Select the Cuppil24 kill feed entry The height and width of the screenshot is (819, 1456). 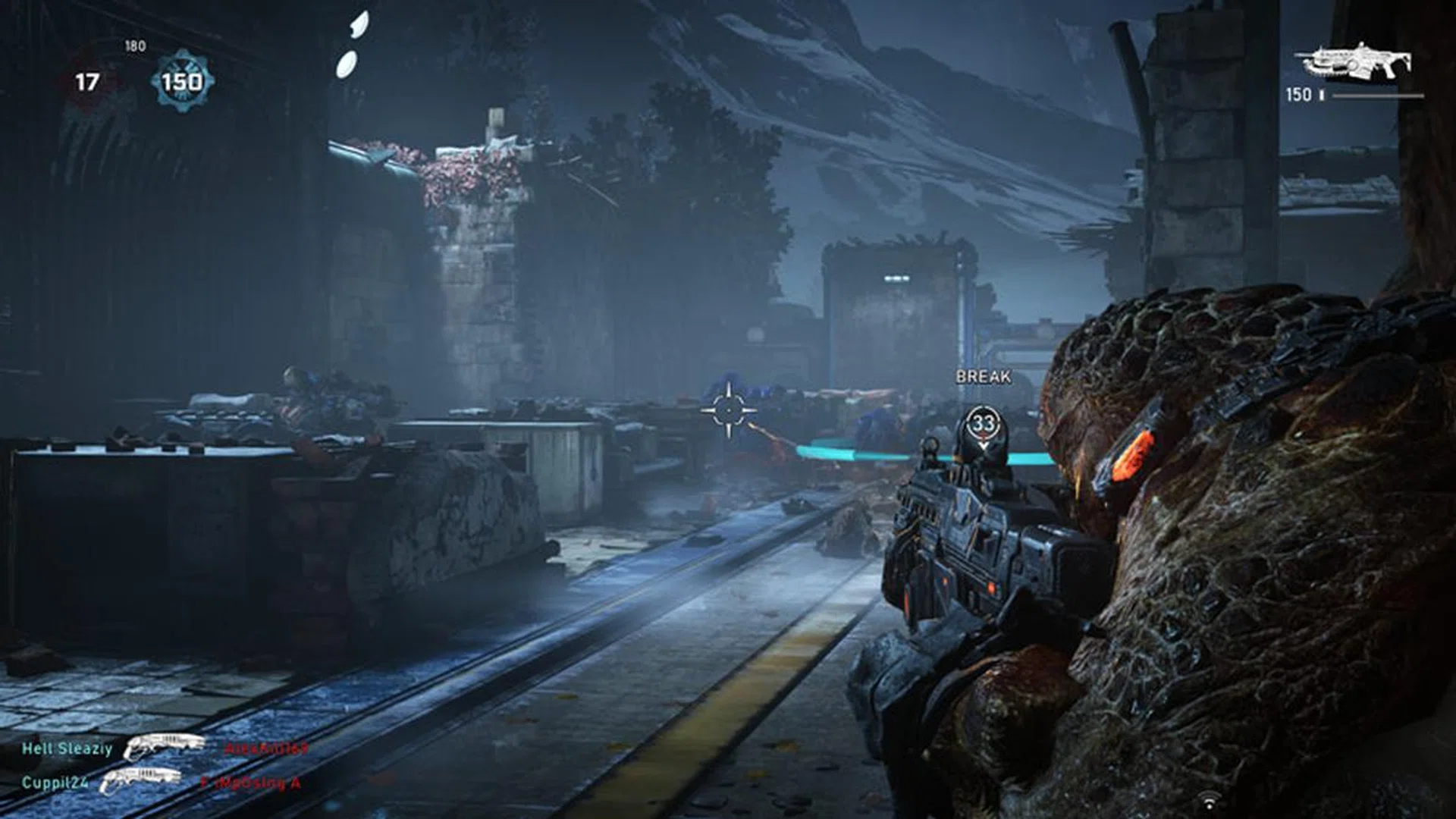click(x=55, y=783)
